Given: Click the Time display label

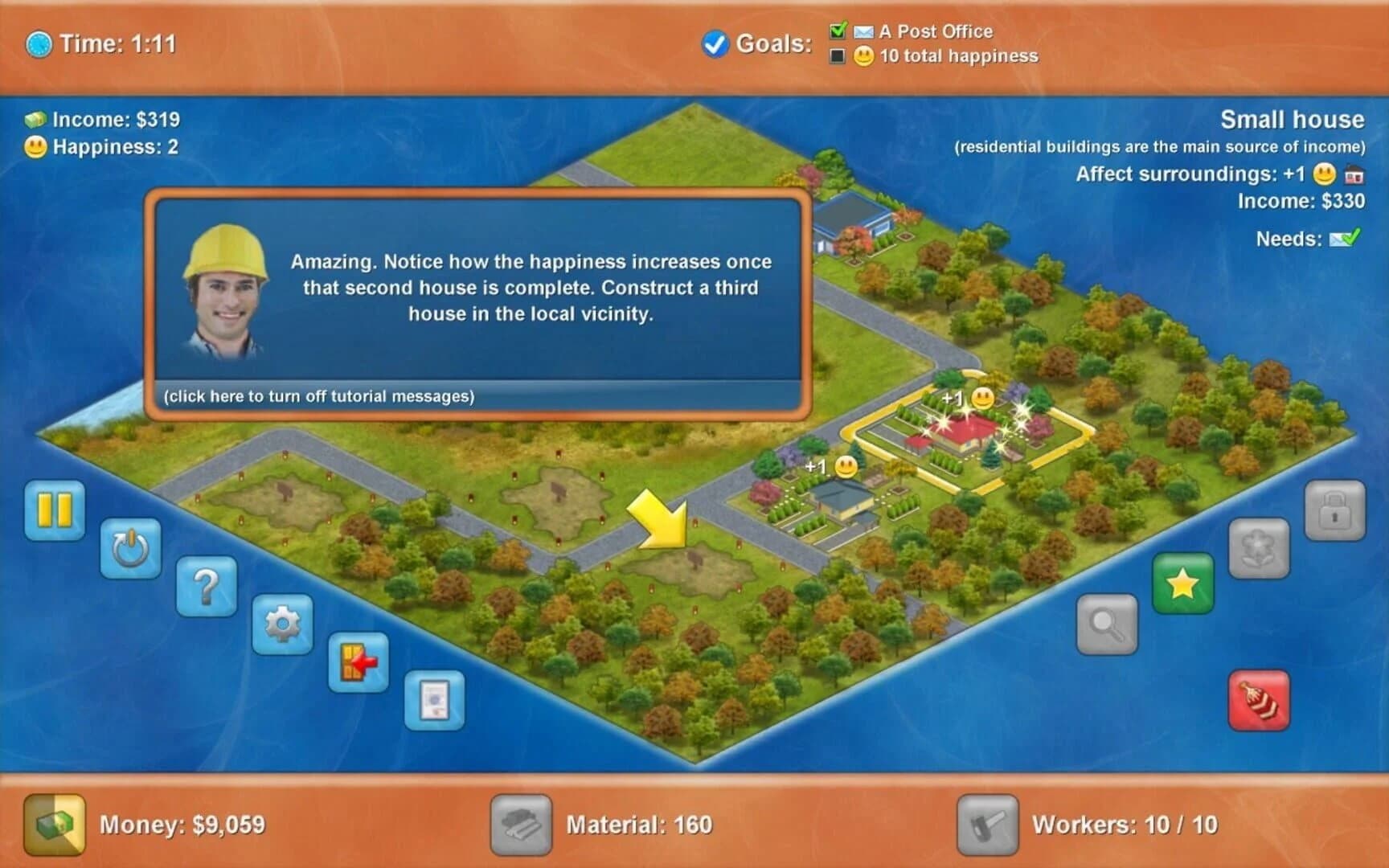Looking at the screenshot, I should tap(99, 44).
